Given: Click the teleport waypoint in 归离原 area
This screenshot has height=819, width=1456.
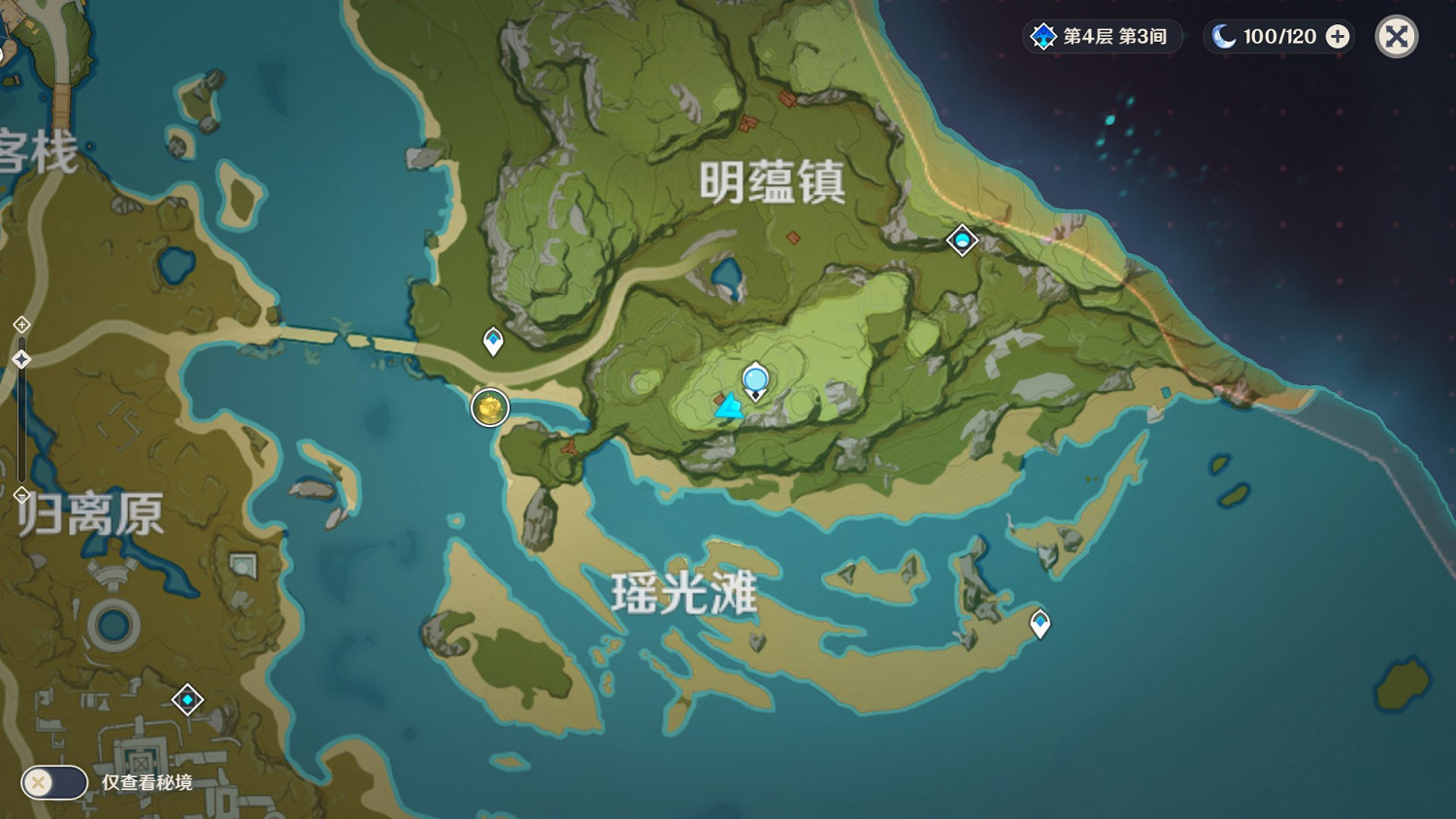Looking at the screenshot, I should [187, 699].
